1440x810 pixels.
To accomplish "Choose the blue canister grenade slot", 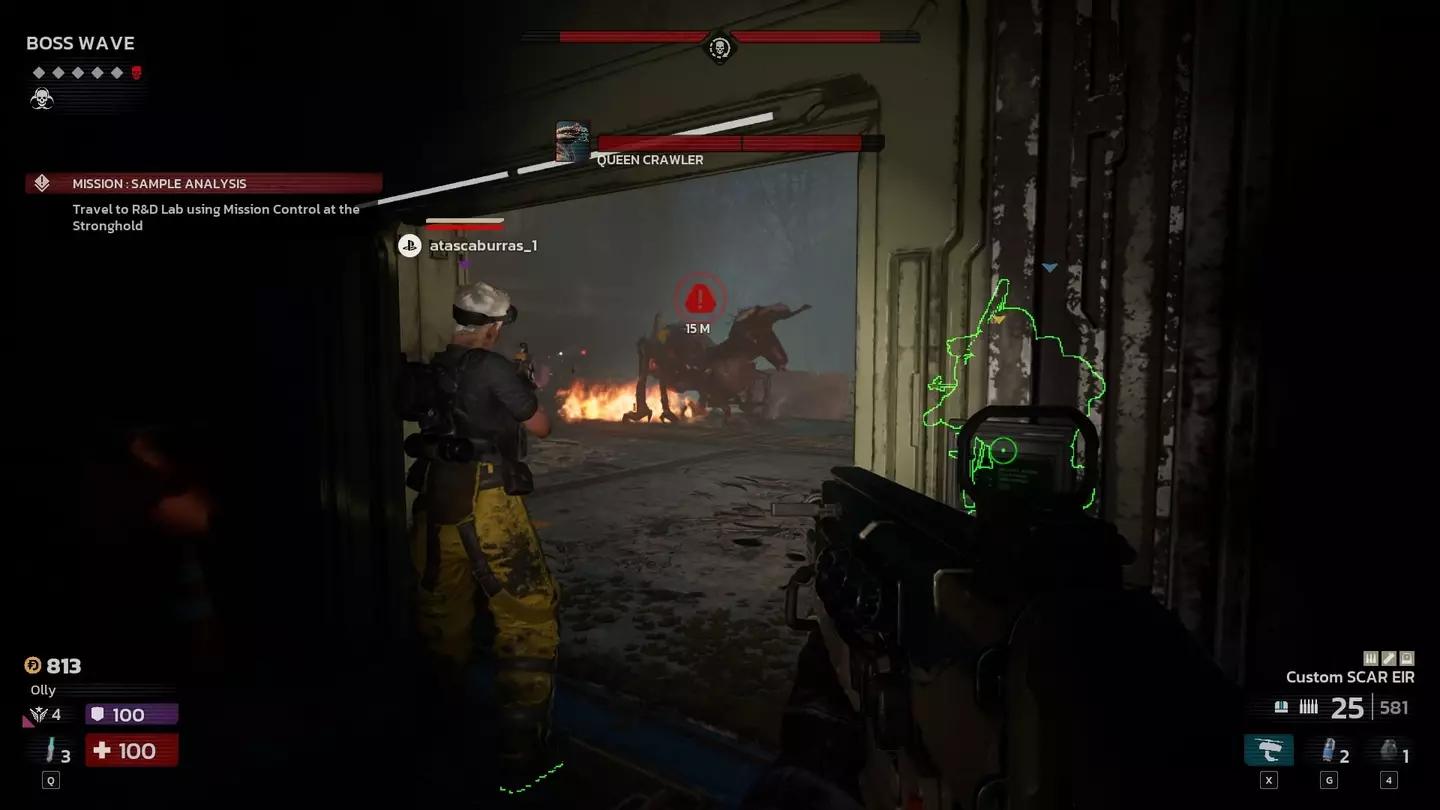I will coord(1329,751).
